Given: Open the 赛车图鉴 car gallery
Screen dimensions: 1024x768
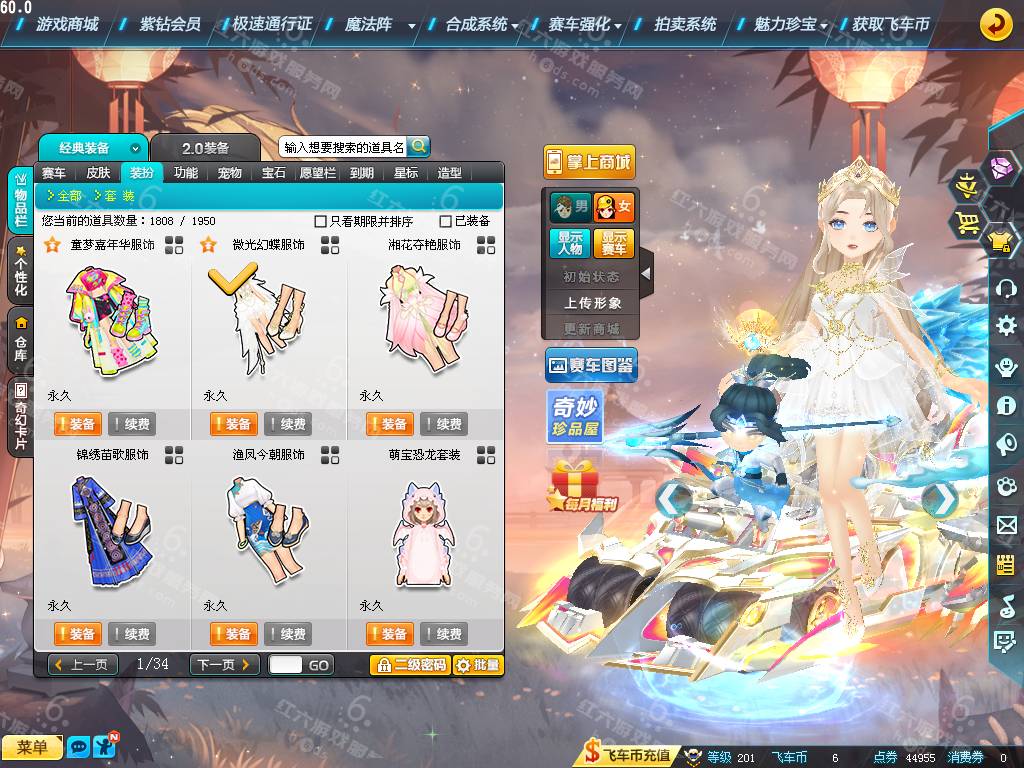Looking at the screenshot, I should point(591,366).
